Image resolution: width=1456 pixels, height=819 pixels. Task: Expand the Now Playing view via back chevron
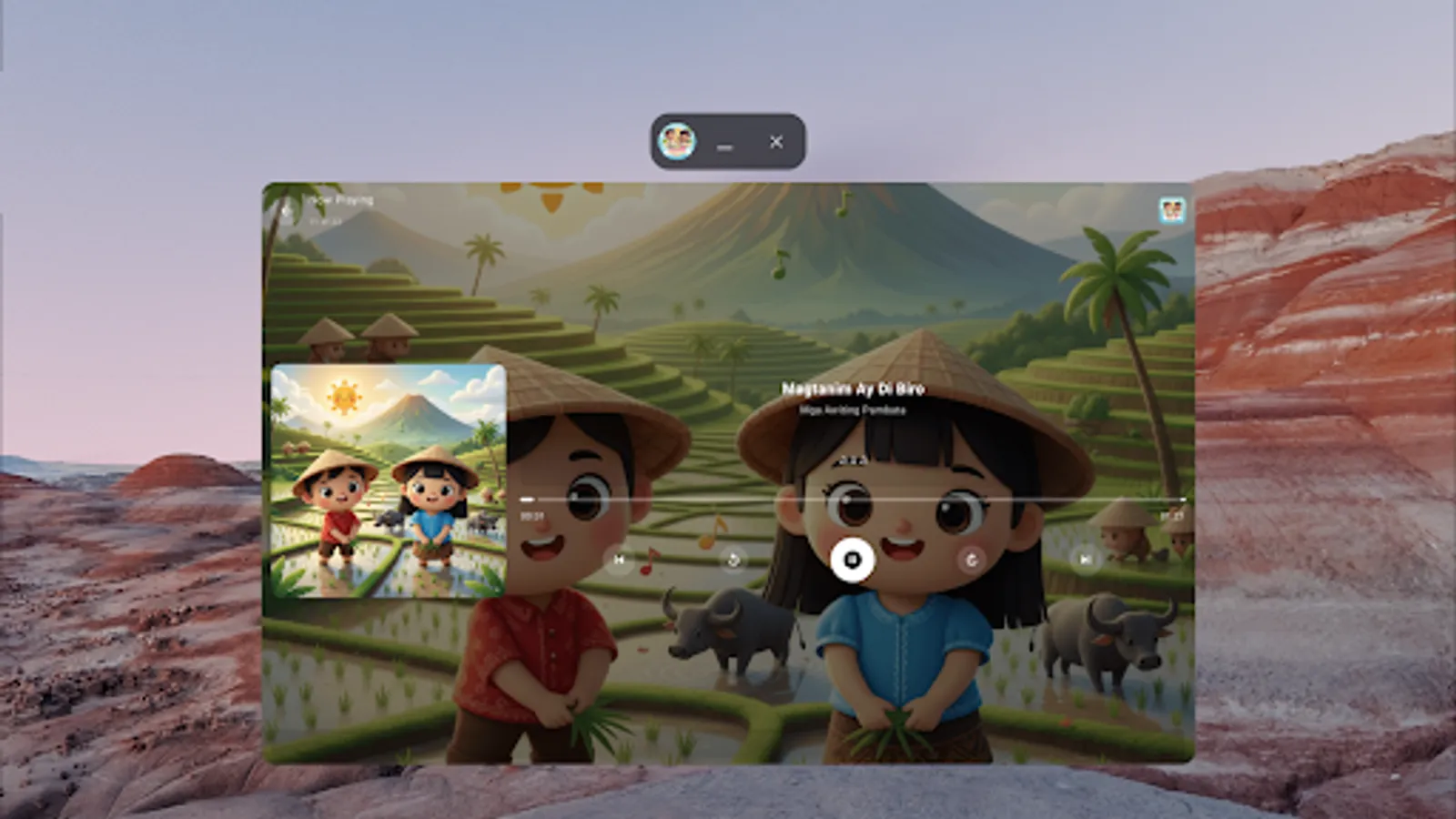287,208
